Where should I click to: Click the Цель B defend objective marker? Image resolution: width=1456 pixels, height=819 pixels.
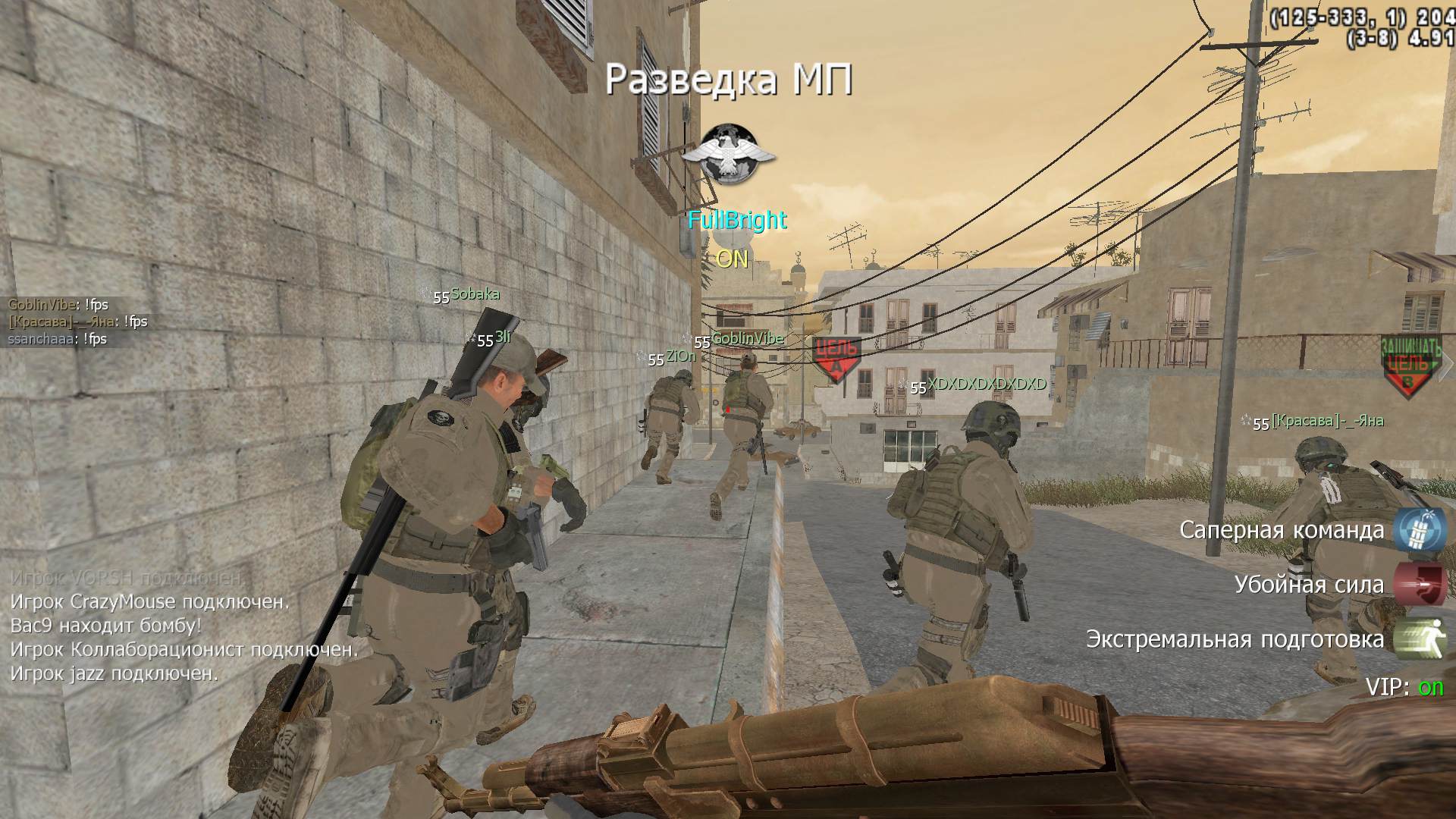point(1409,365)
